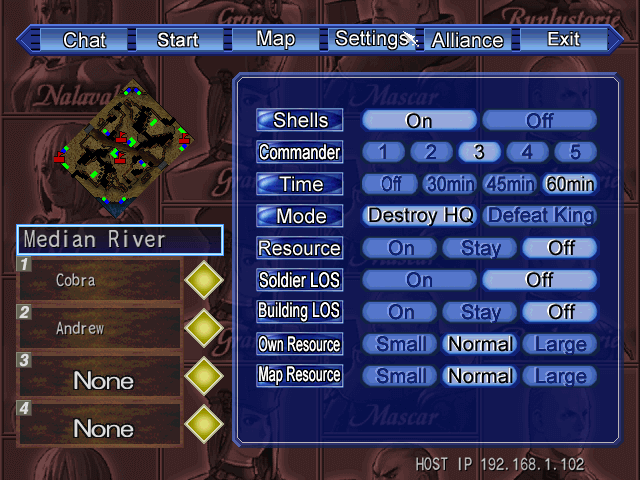This screenshot has height=480, width=640.
Task: Turn Shells option Off
Action: [539, 121]
